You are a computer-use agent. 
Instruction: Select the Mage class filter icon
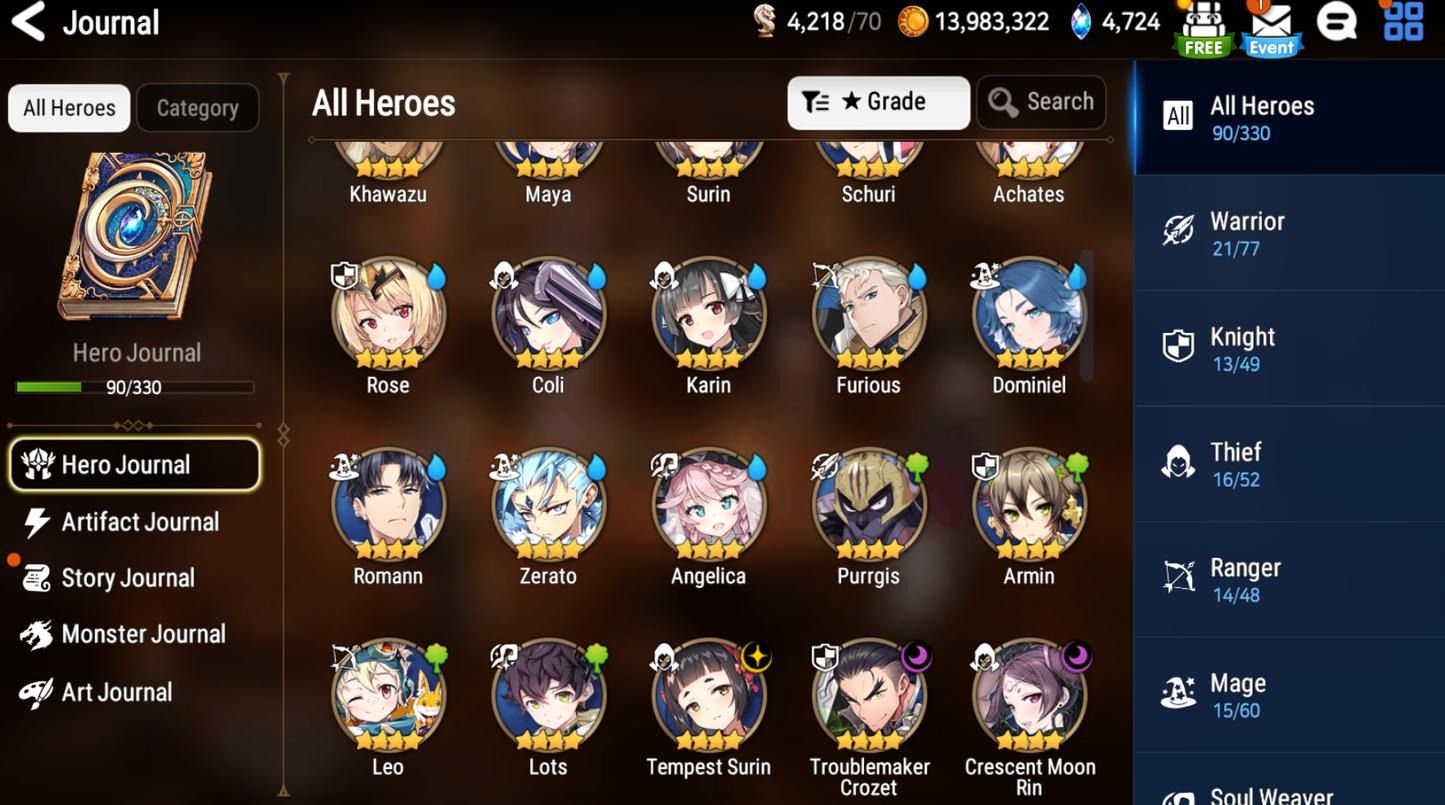click(1178, 690)
